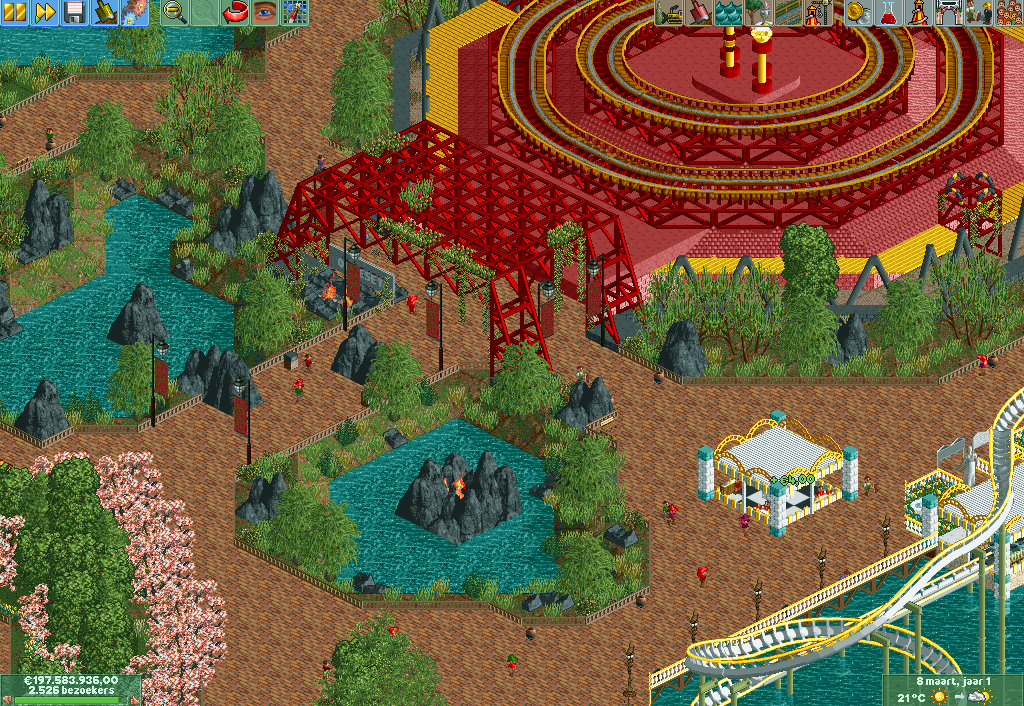
Task: Pause the game with the pause button
Action: pos(15,12)
